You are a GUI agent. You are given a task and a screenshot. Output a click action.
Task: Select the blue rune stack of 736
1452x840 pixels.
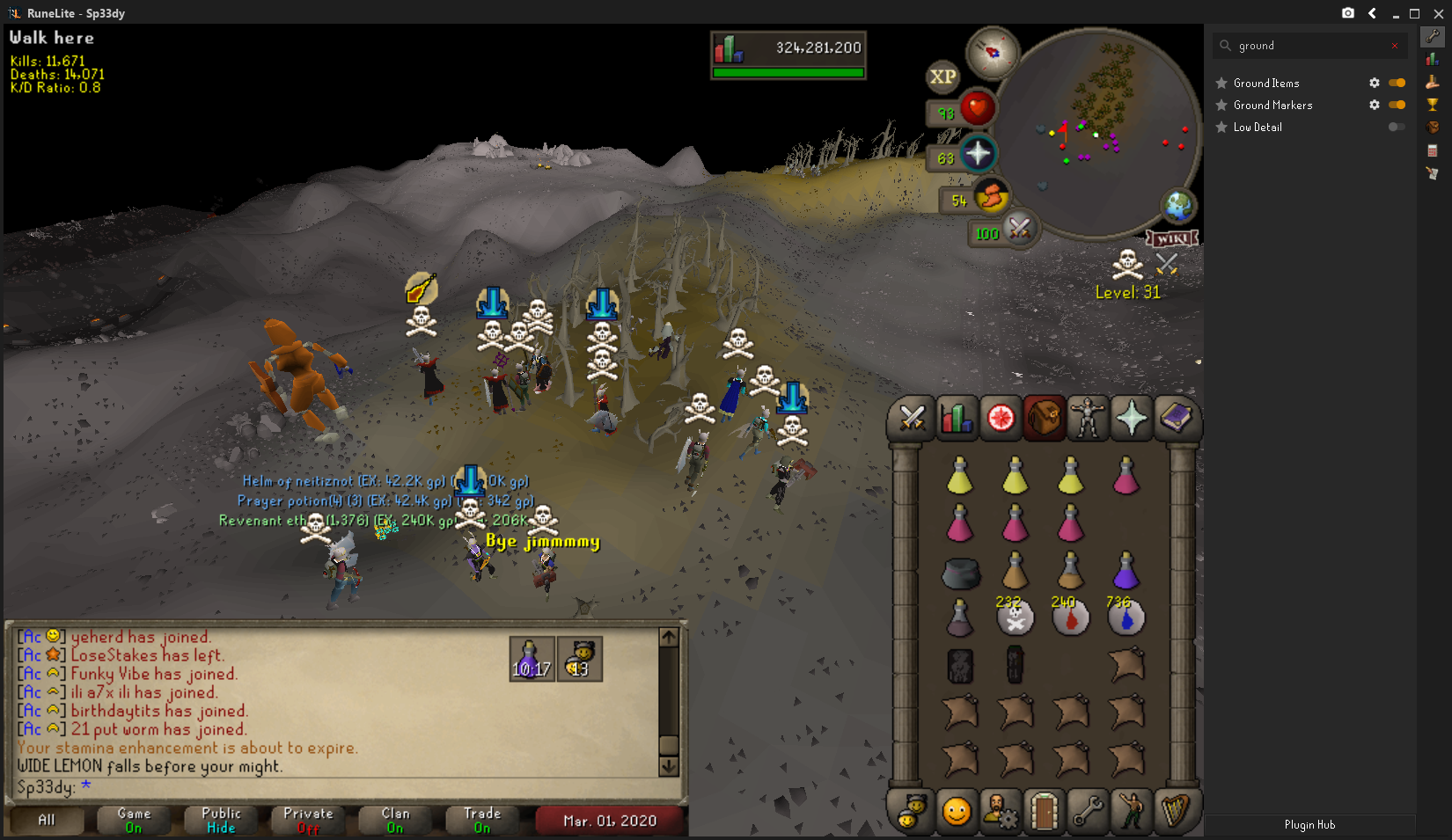[x=1126, y=617]
